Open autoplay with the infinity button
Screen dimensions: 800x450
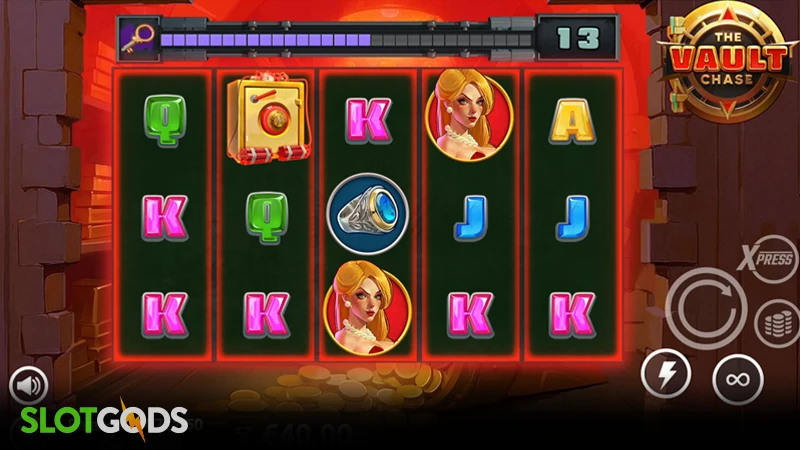click(738, 380)
